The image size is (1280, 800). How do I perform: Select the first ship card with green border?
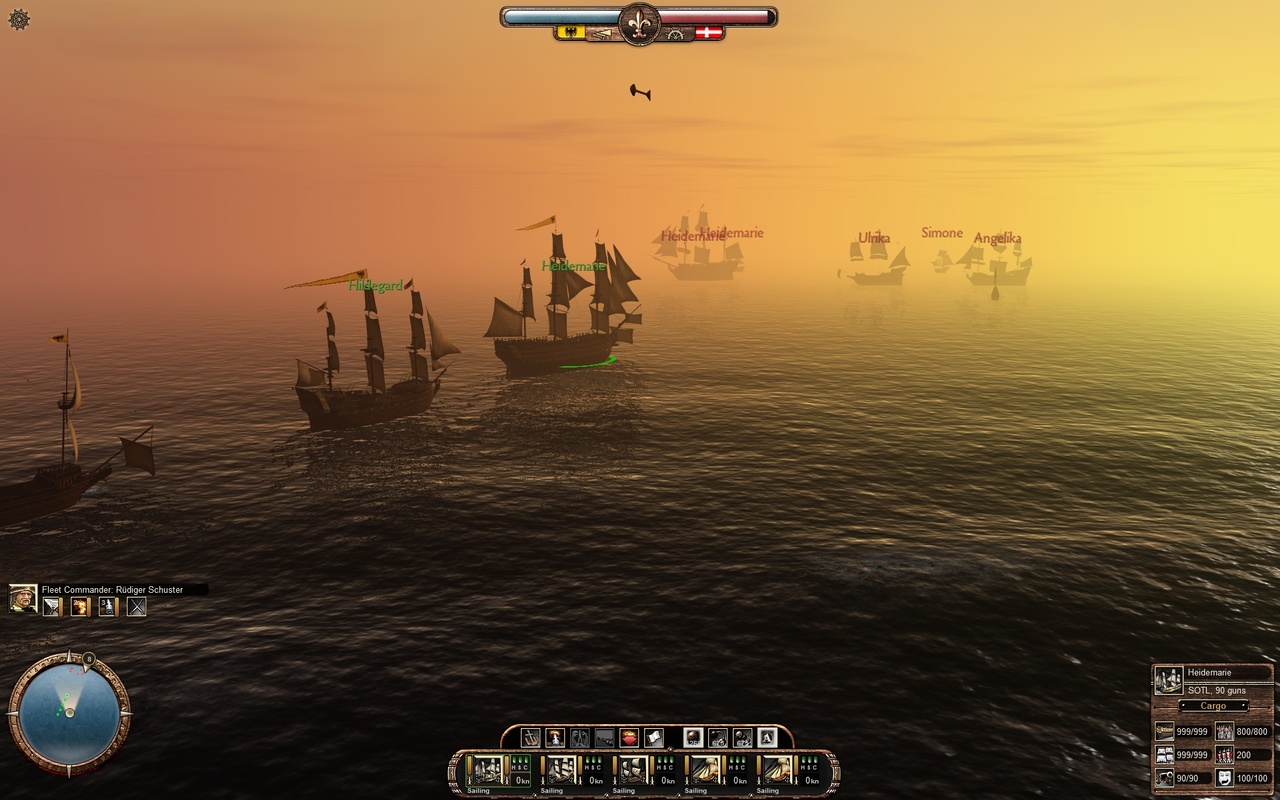tap(487, 769)
